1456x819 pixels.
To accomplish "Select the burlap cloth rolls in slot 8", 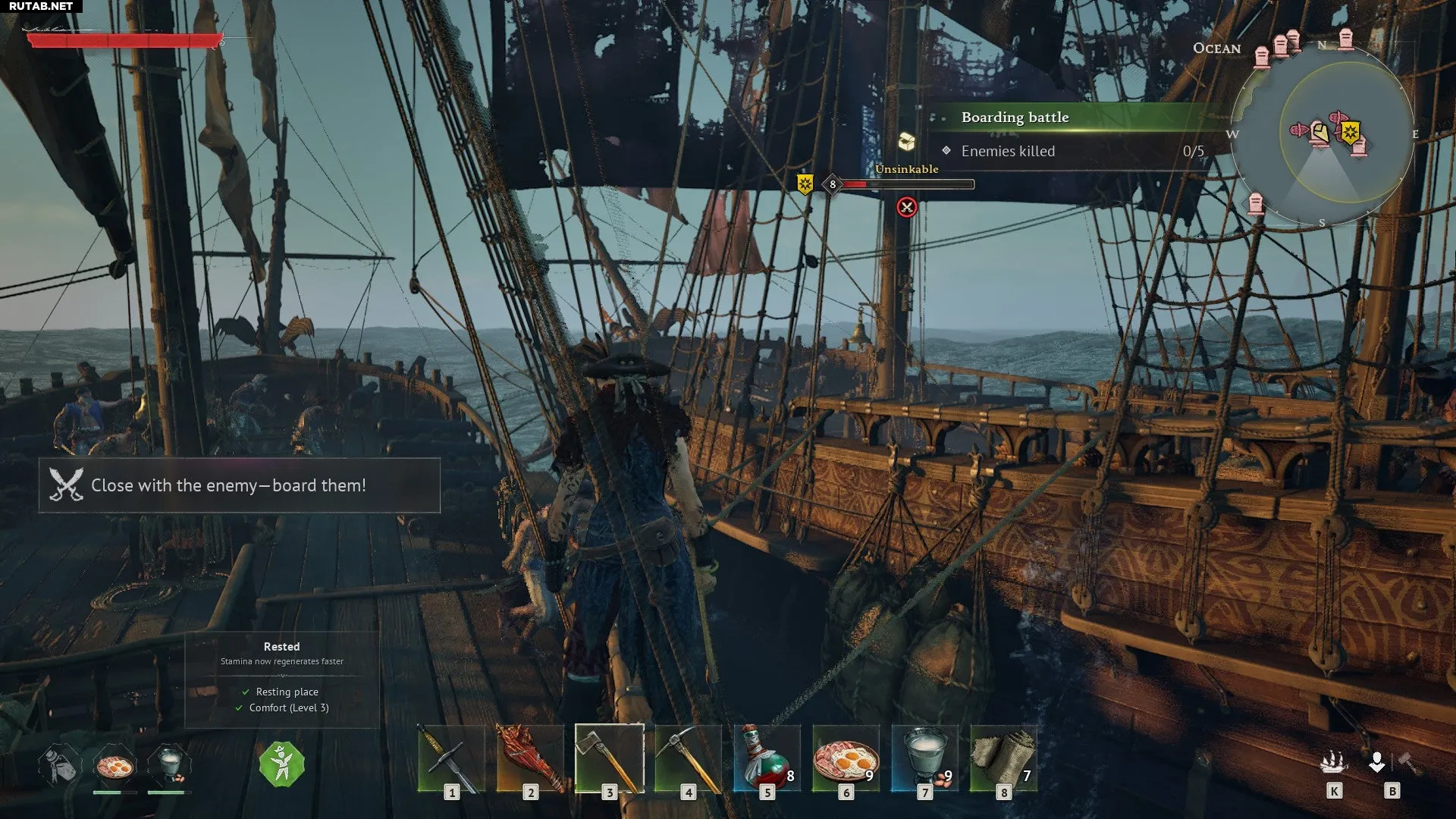I will [x=1003, y=758].
